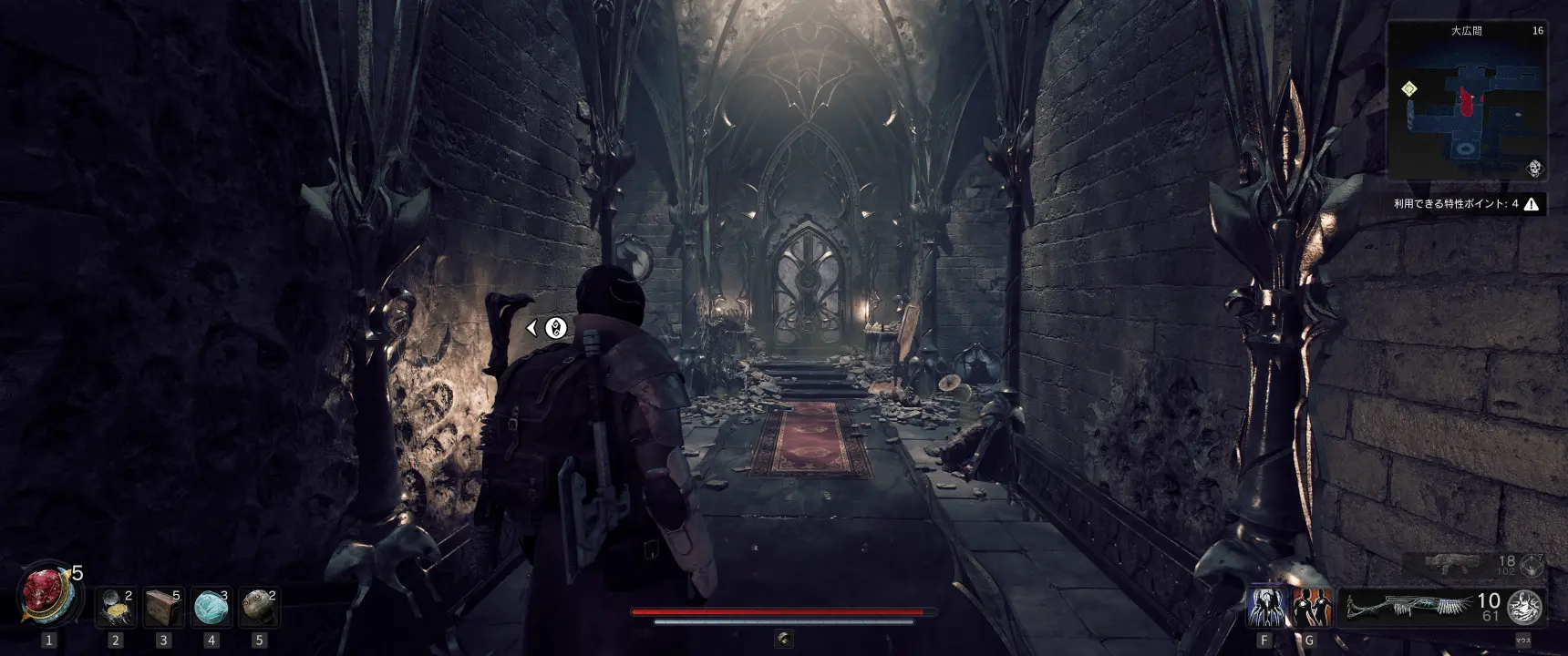Activate the blue winged figure skill
Viewport: 1568px width, 656px height.
pos(1265,608)
